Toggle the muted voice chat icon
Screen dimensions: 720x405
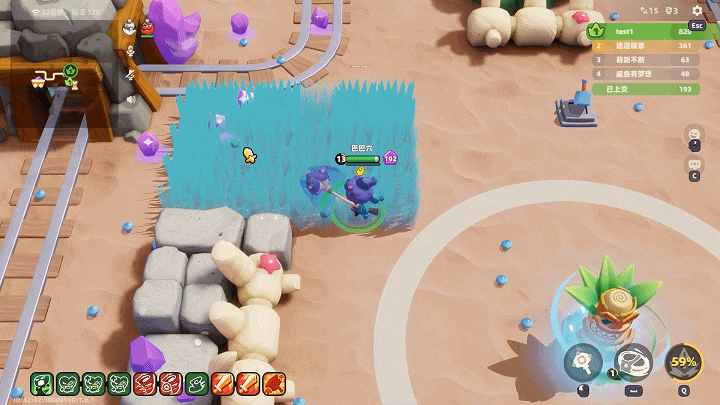(x=130, y=75)
